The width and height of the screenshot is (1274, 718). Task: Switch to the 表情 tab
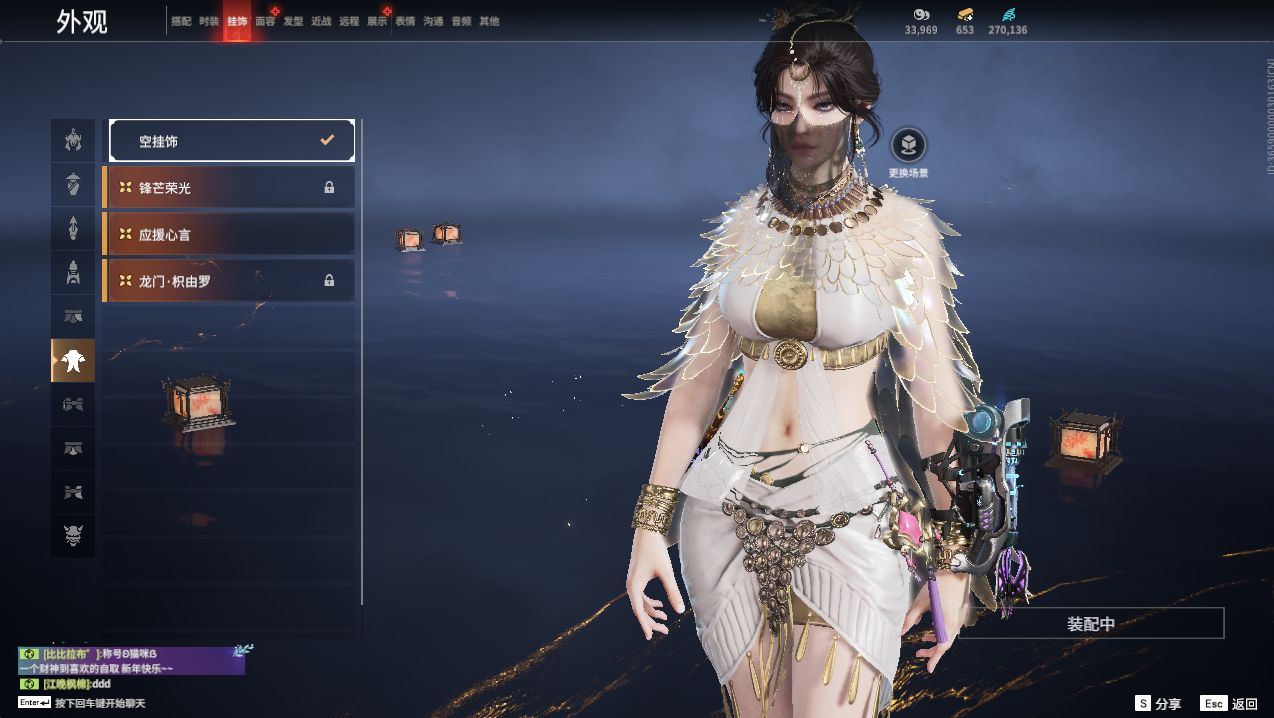[x=405, y=21]
